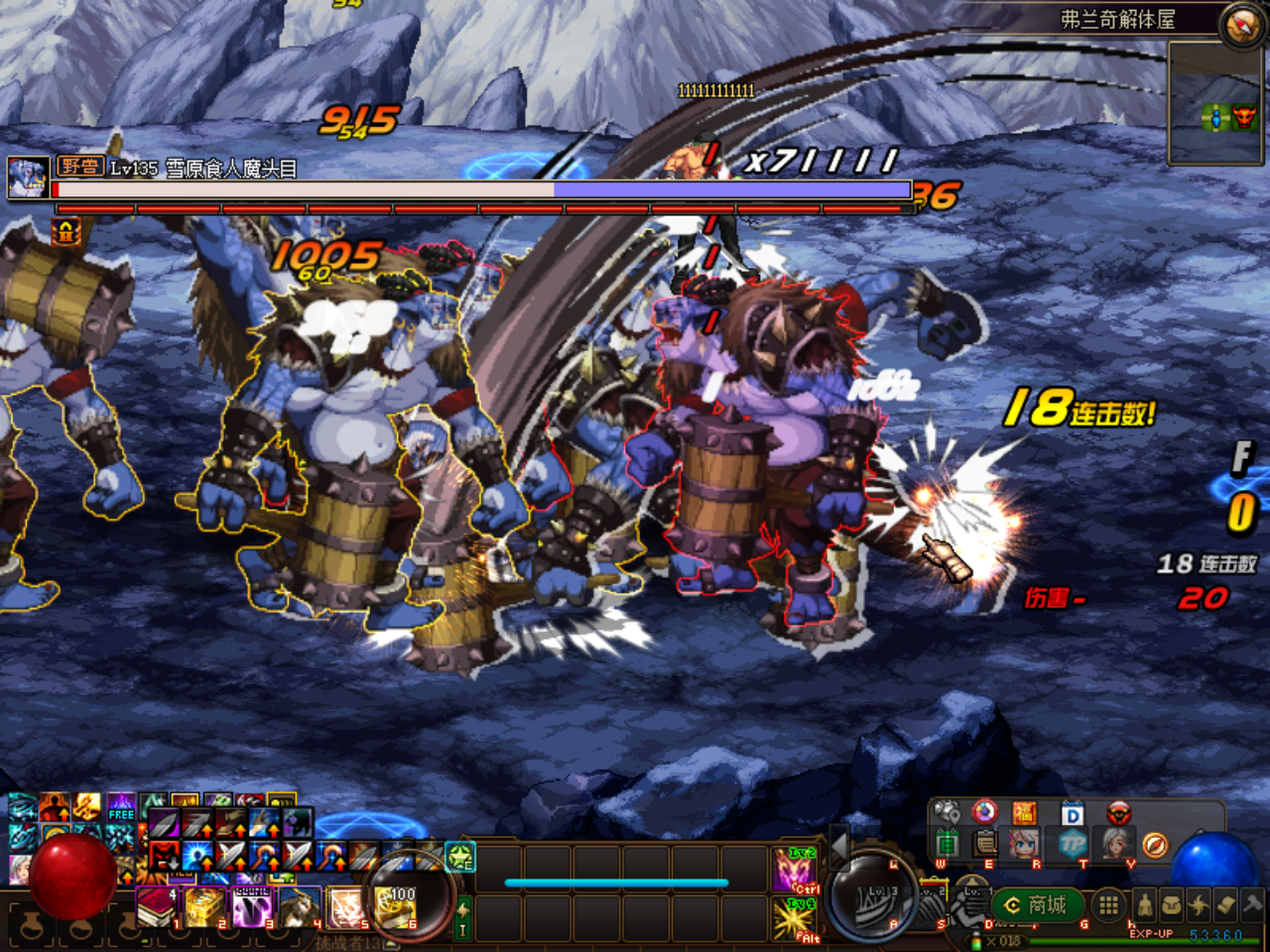This screenshot has height=952, width=1270.
Task: Open the grid menu button beside 商城
Action: [1108, 904]
